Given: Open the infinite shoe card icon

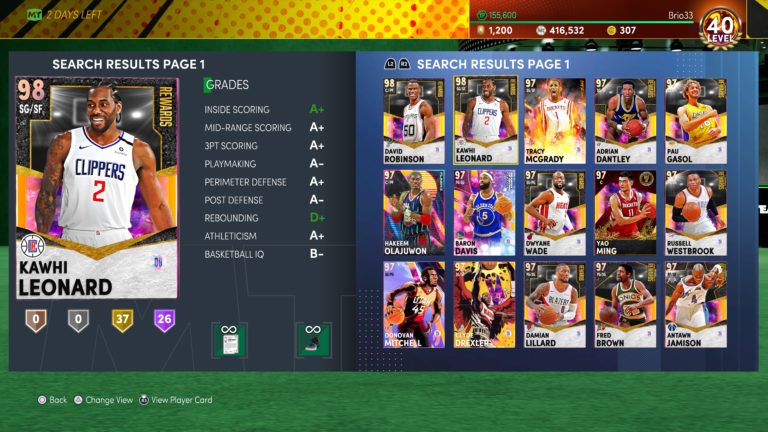Looking at the screenshot, I should [x=313, y=339].
